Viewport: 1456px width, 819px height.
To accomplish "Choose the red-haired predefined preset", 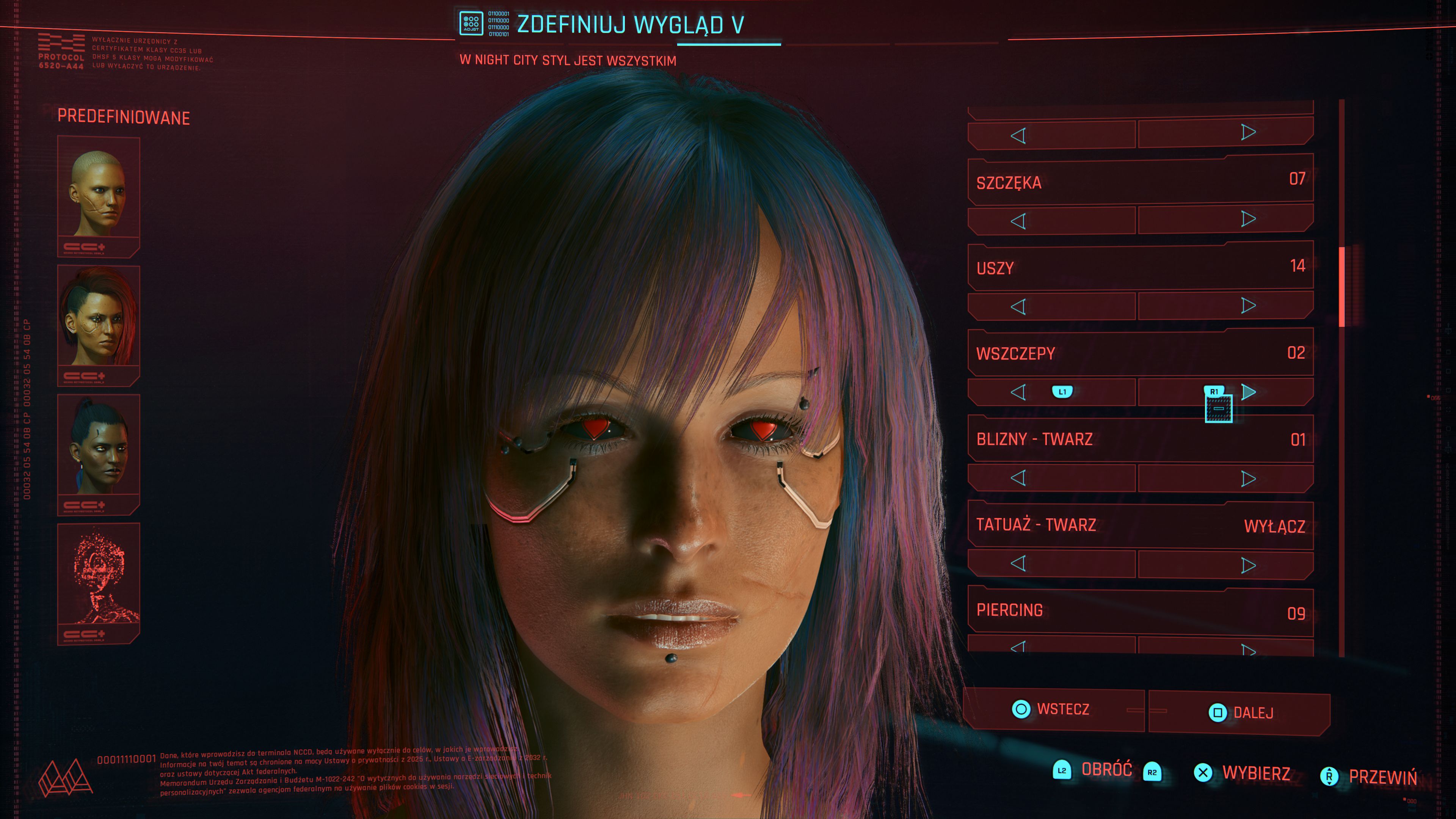I will click(x=98, y=325).
